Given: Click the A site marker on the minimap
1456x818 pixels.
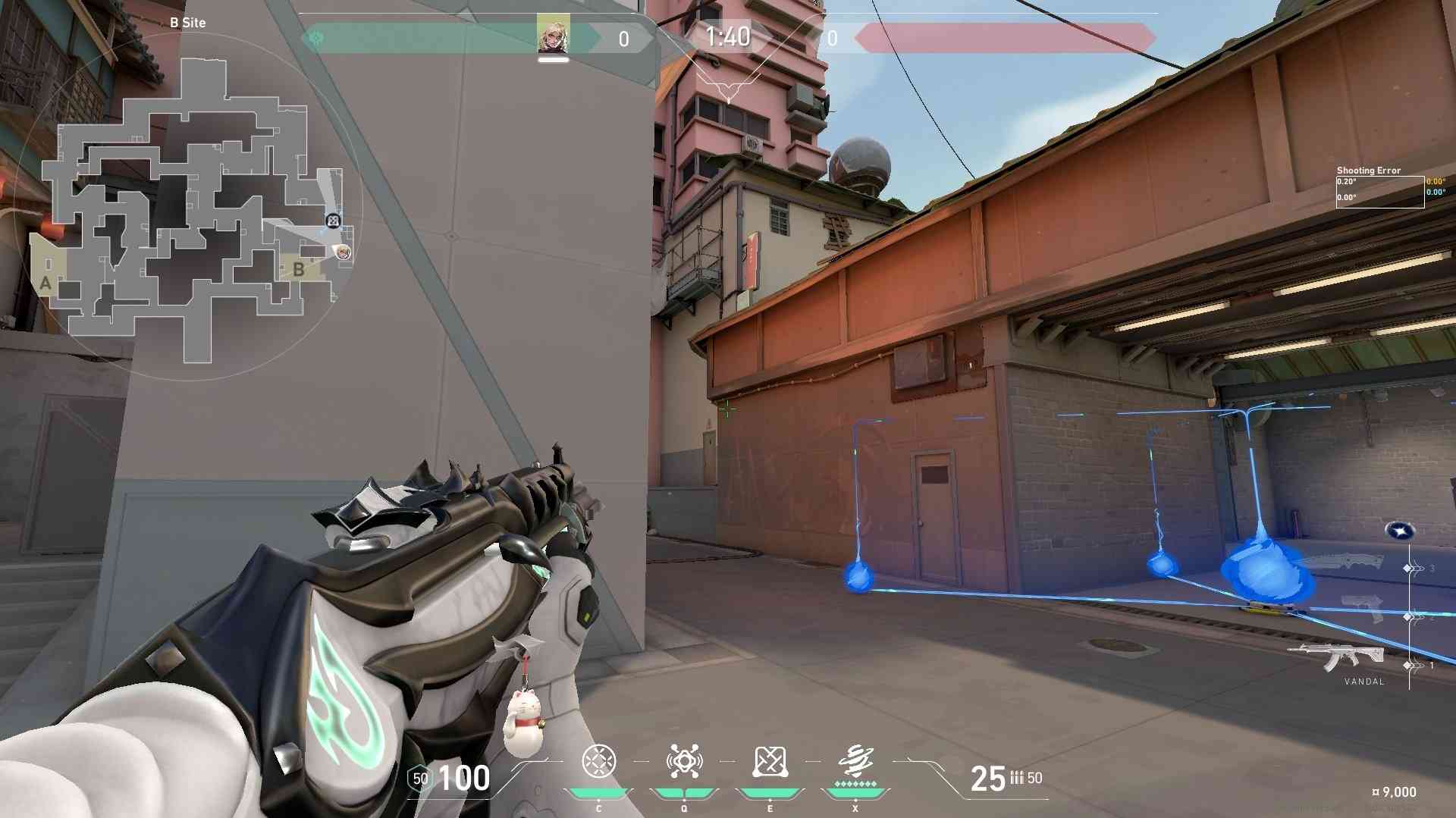Looking at the screenshot, I should click(45, 284).
